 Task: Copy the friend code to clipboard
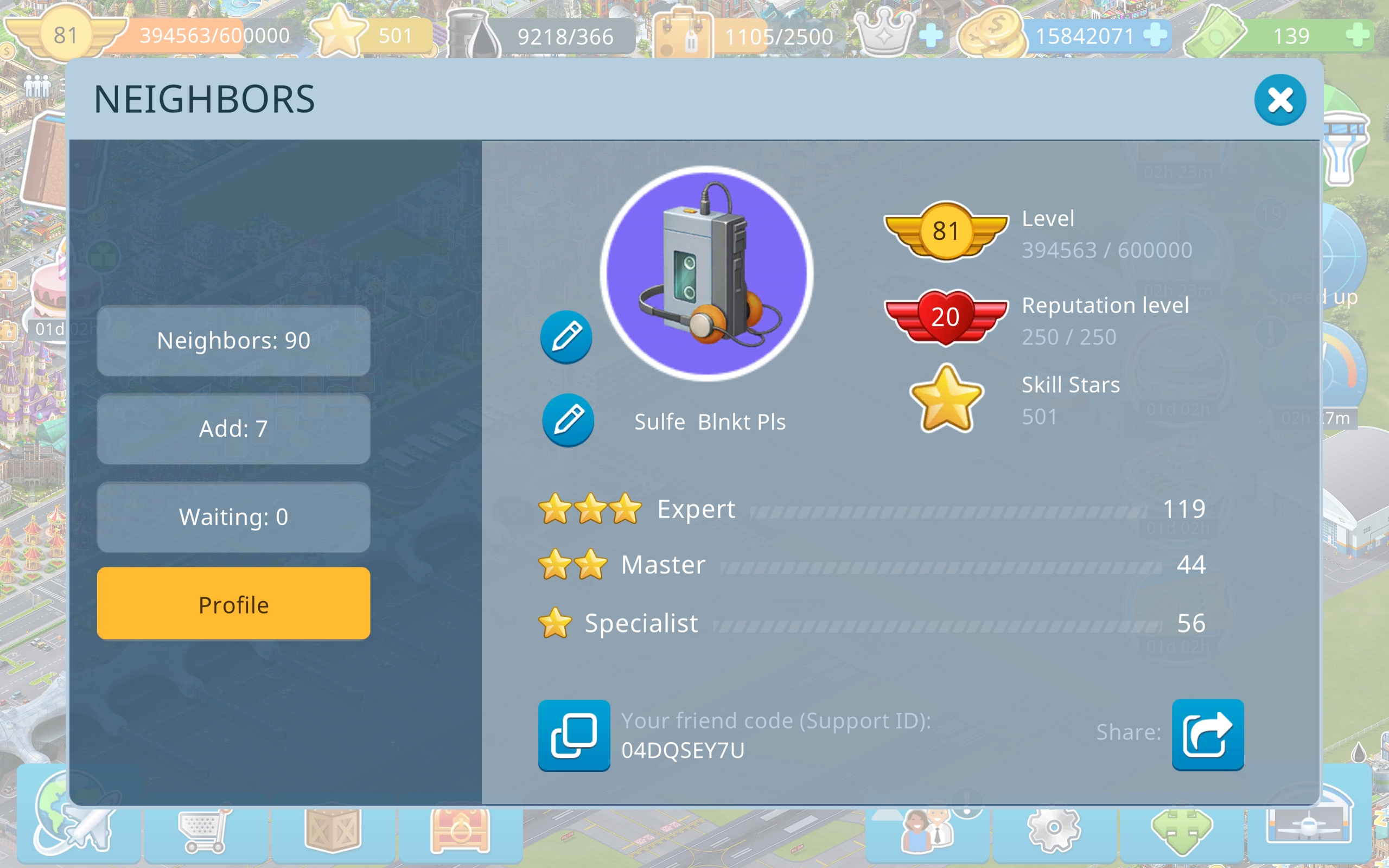pos(574,735)
